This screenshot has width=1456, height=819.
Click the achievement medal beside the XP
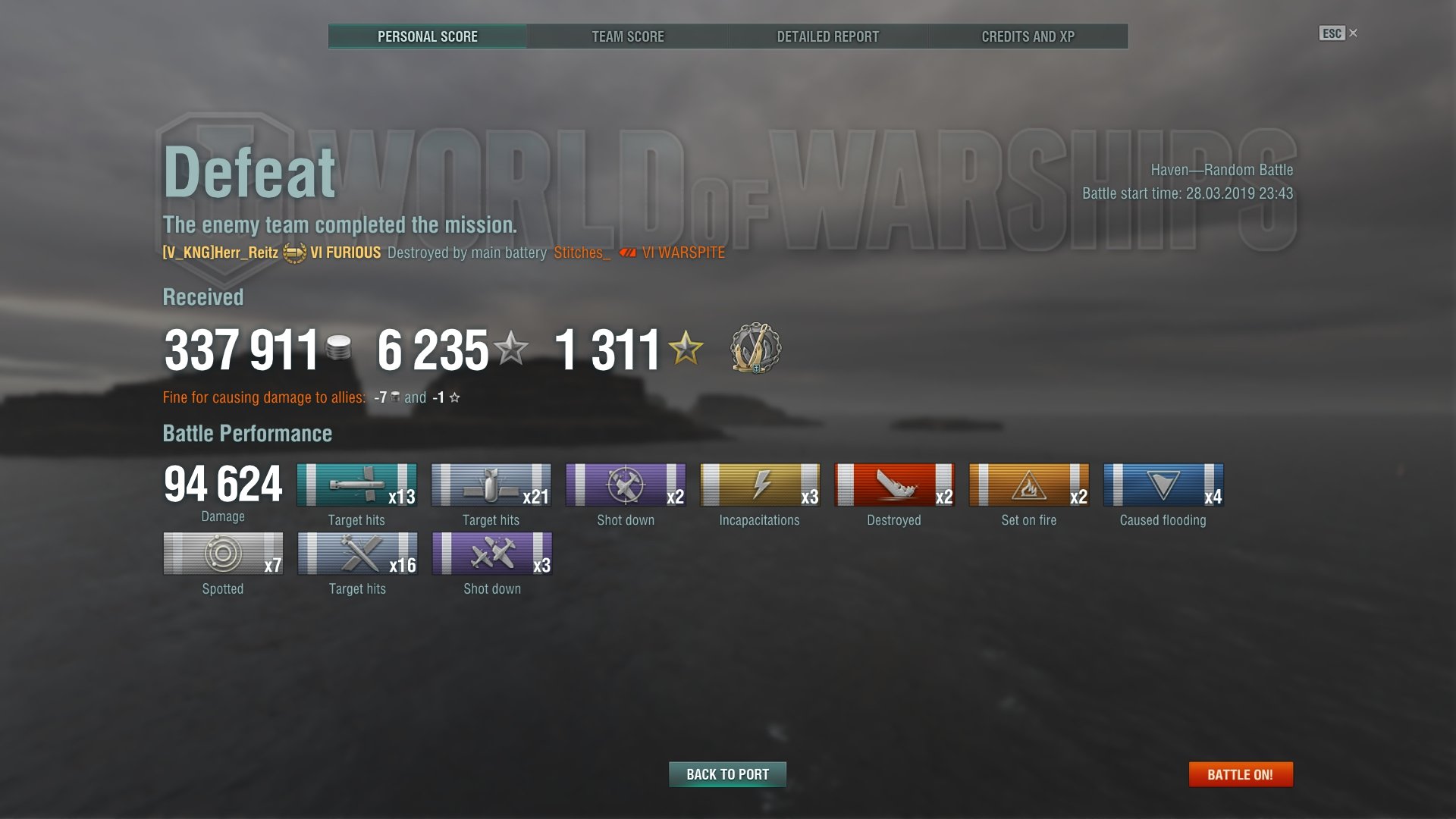click(x=755, y=349)
